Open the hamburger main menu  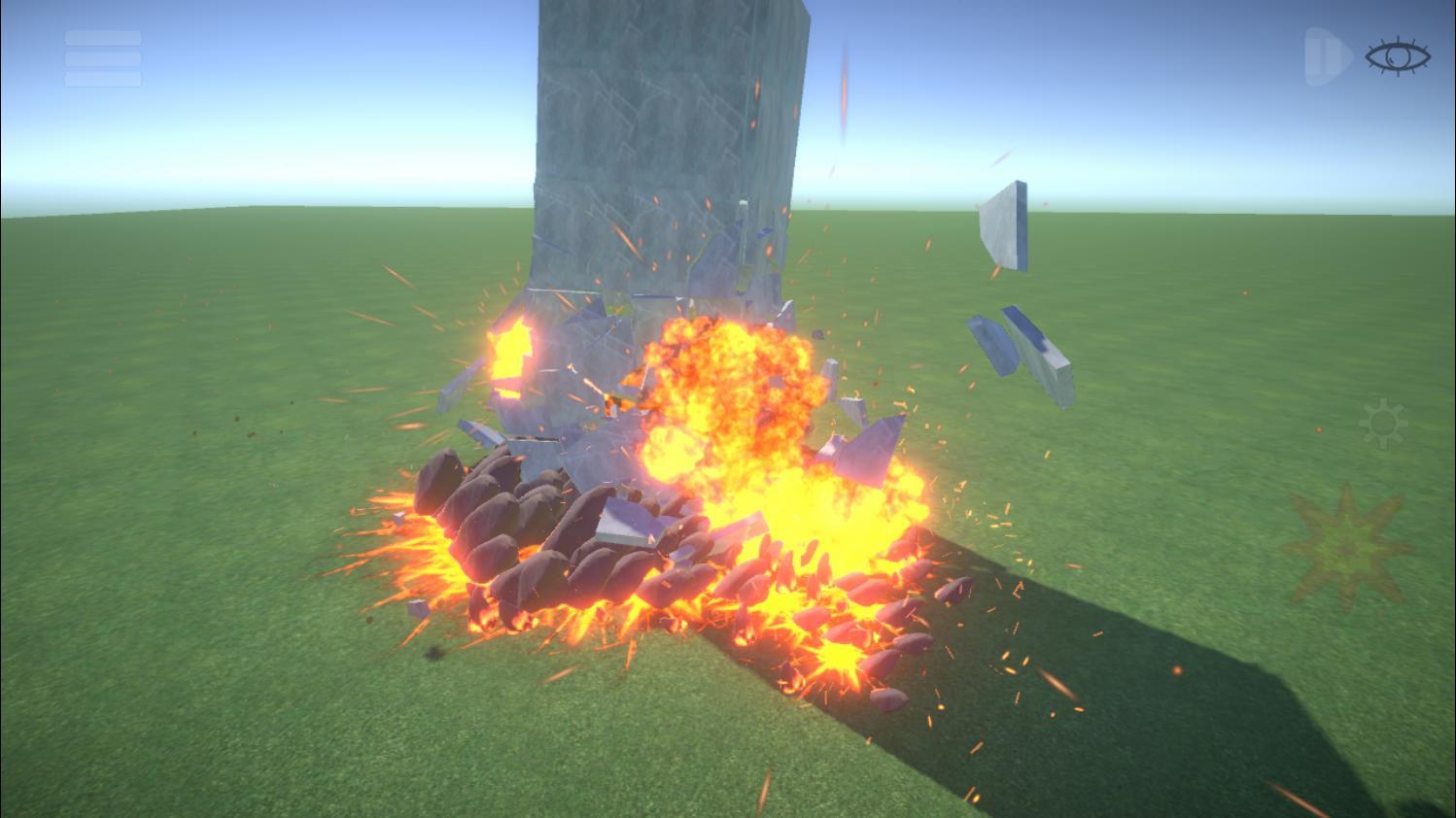(102, 56)
